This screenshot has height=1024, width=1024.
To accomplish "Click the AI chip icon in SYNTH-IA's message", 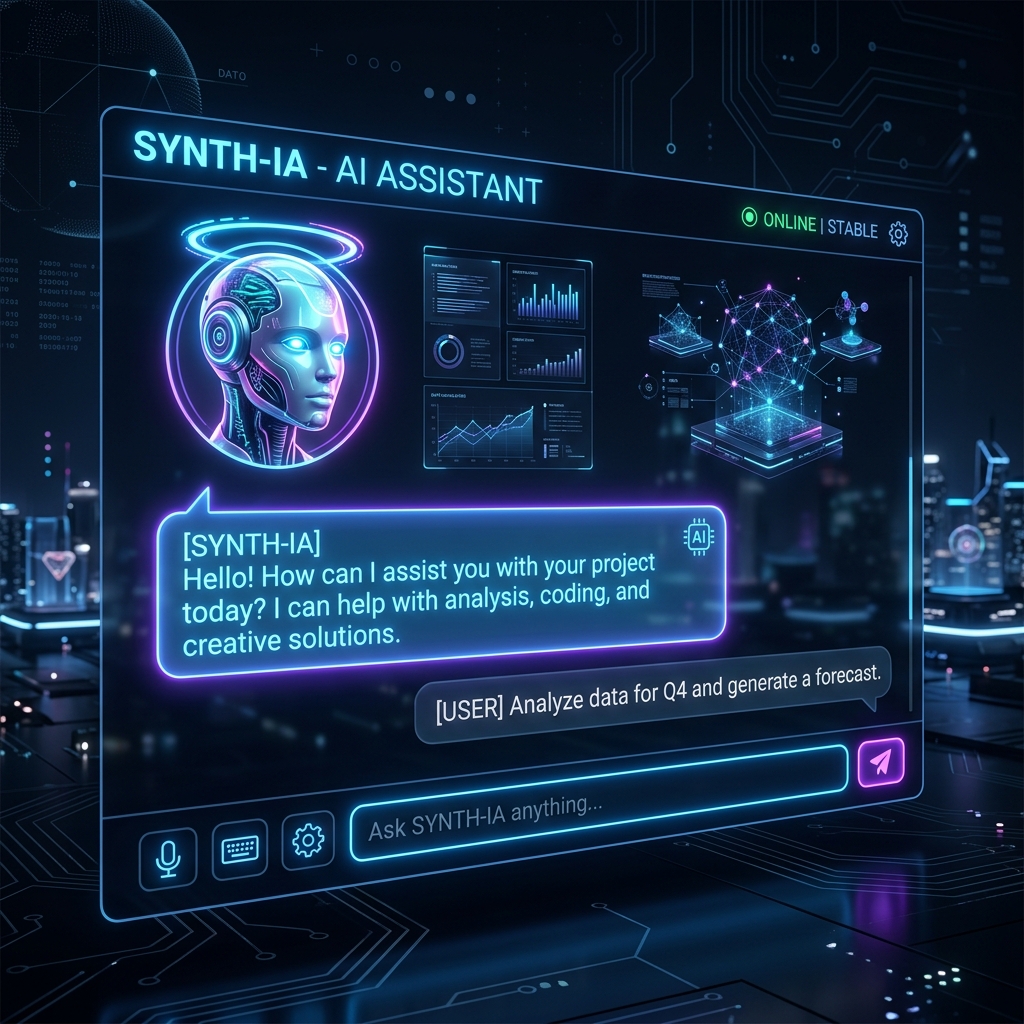I will [697, 537].
